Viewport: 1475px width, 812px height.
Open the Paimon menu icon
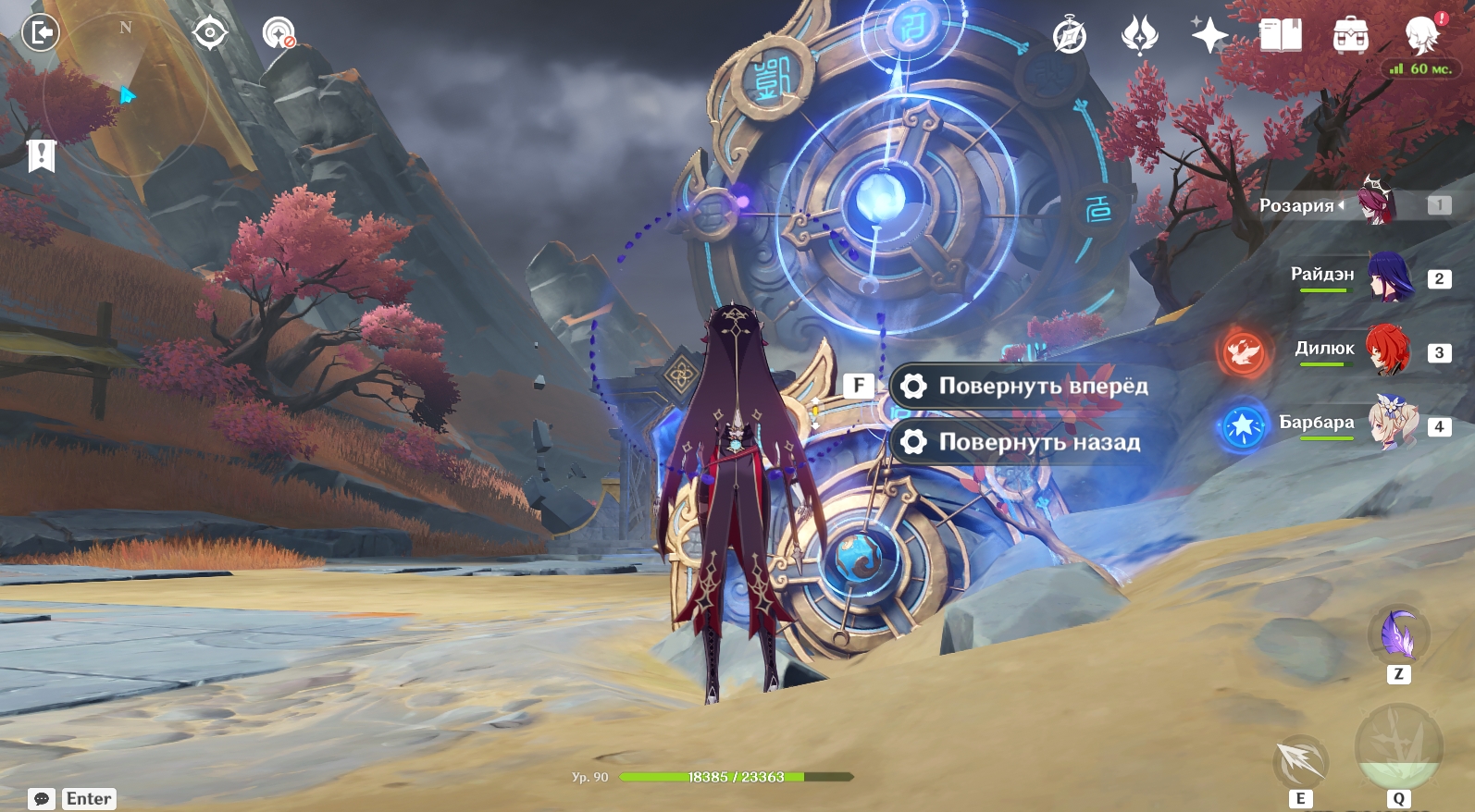(1422, 35)
